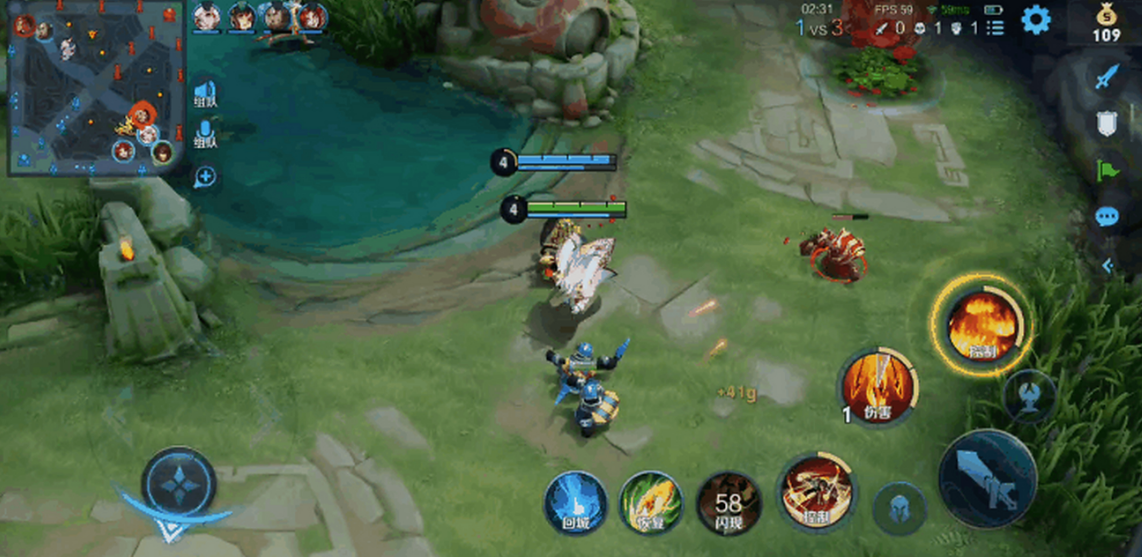Tap the 闪现 flash spell on cooldown
The height and width of the screenshot is (557, 1142).
click(728, 501)
